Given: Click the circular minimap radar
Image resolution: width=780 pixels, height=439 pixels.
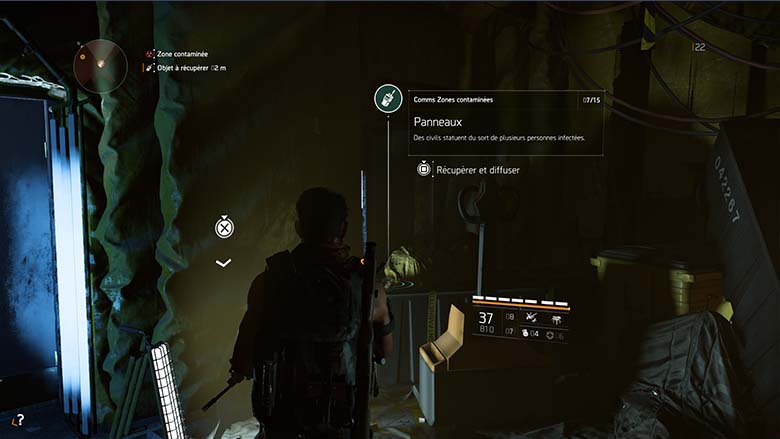Looking at the screenshot, I should 100,65.
